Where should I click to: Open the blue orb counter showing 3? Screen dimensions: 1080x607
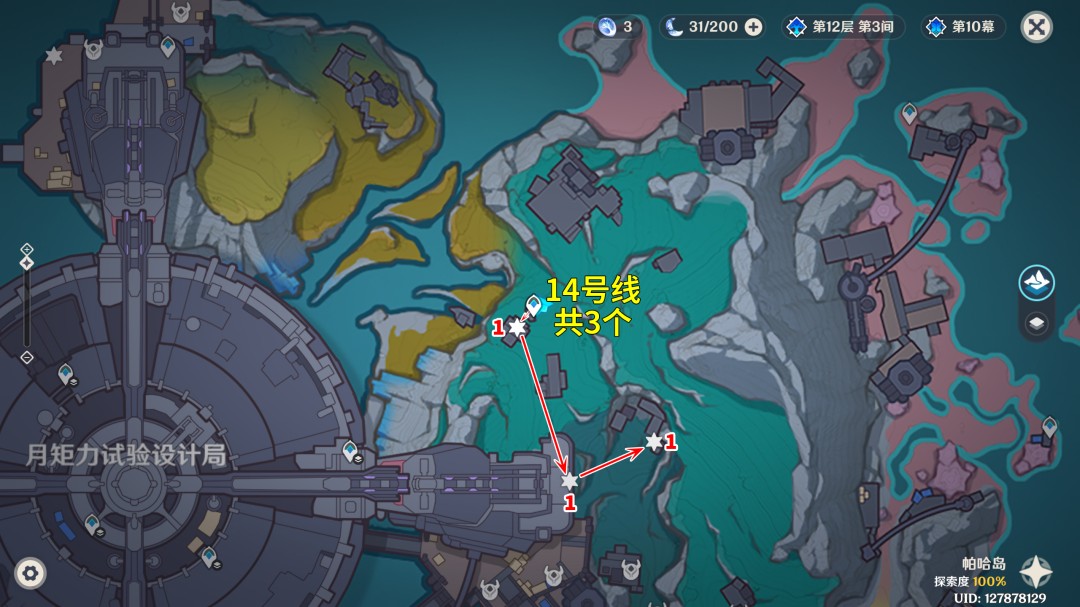616,27
